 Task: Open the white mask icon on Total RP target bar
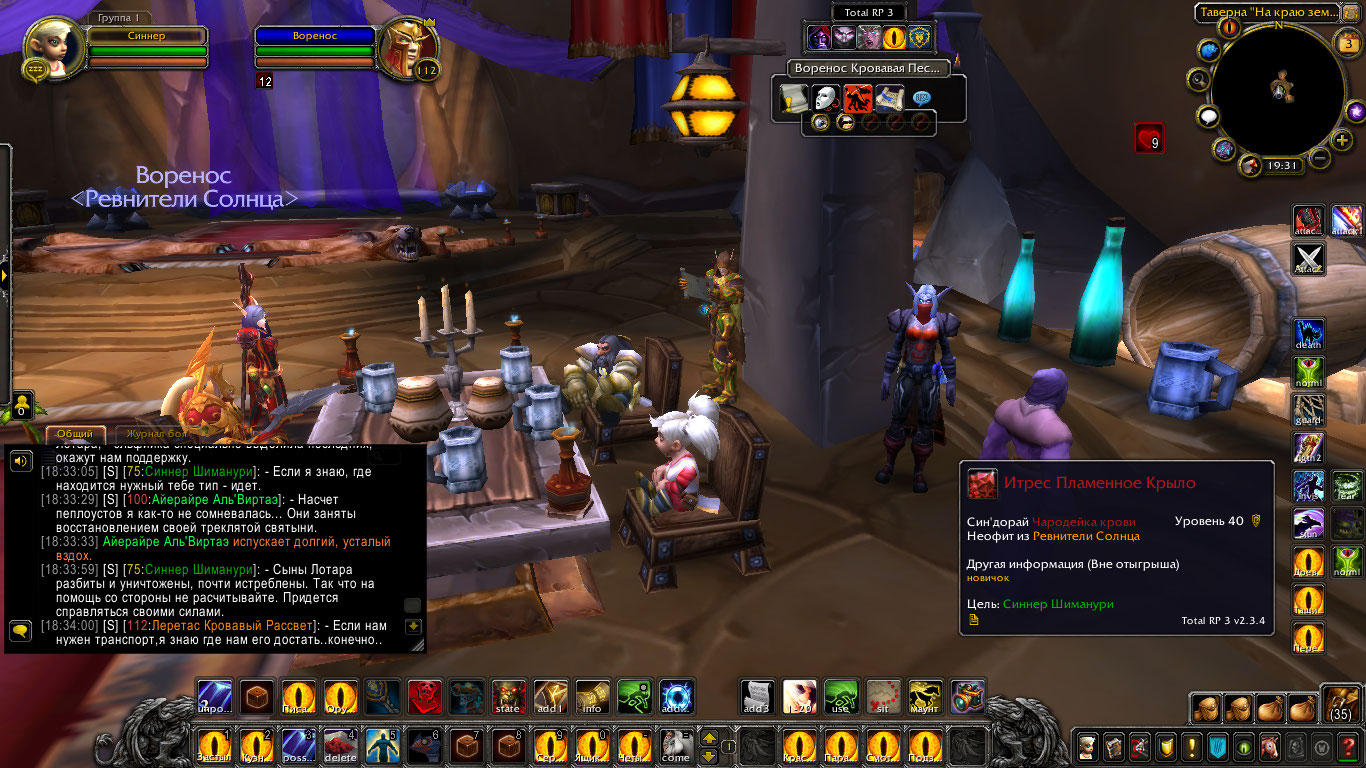[826, 98]
